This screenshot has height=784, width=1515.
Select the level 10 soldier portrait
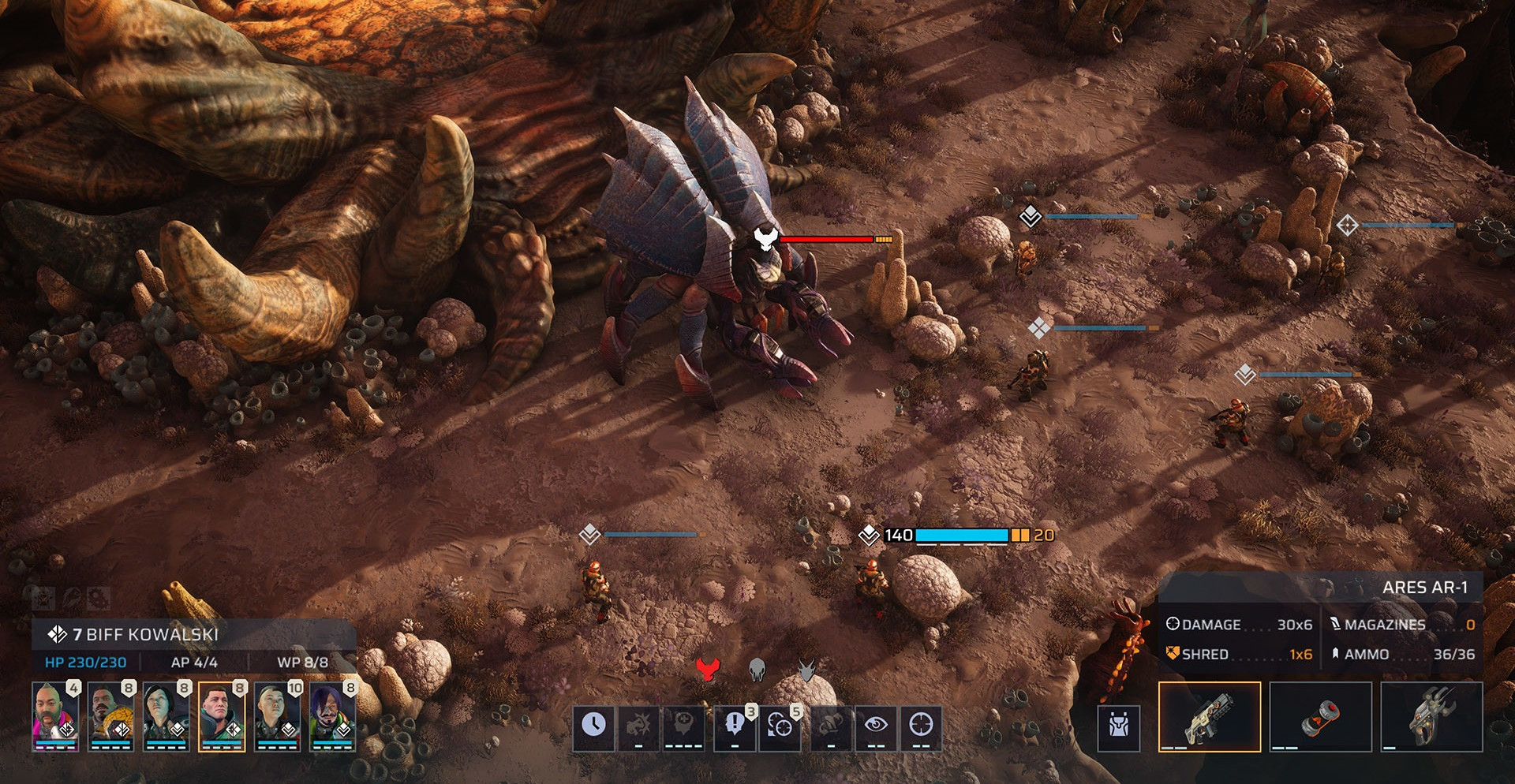click(x=277, y=715)
